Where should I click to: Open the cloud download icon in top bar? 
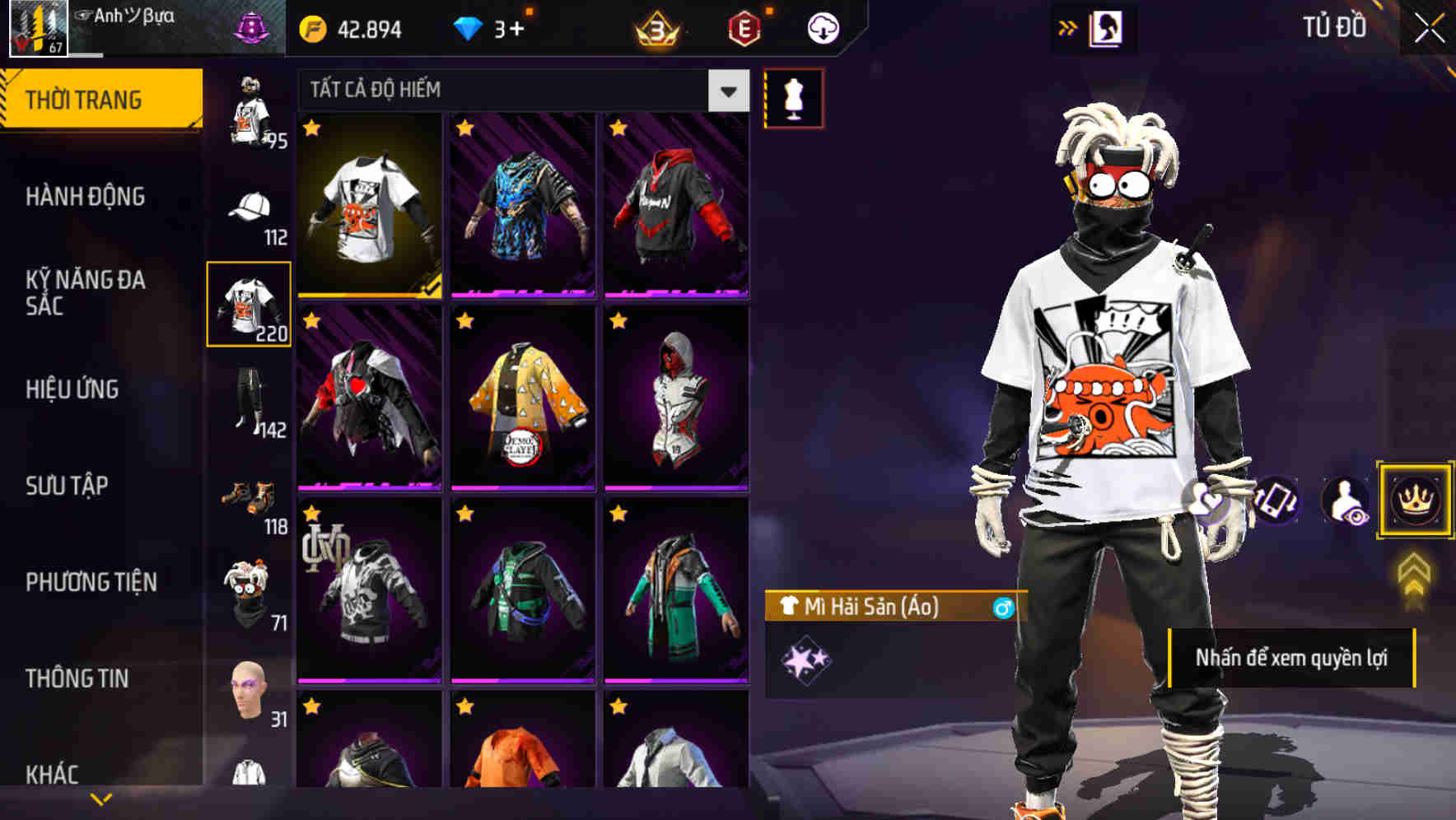point(823,26)
